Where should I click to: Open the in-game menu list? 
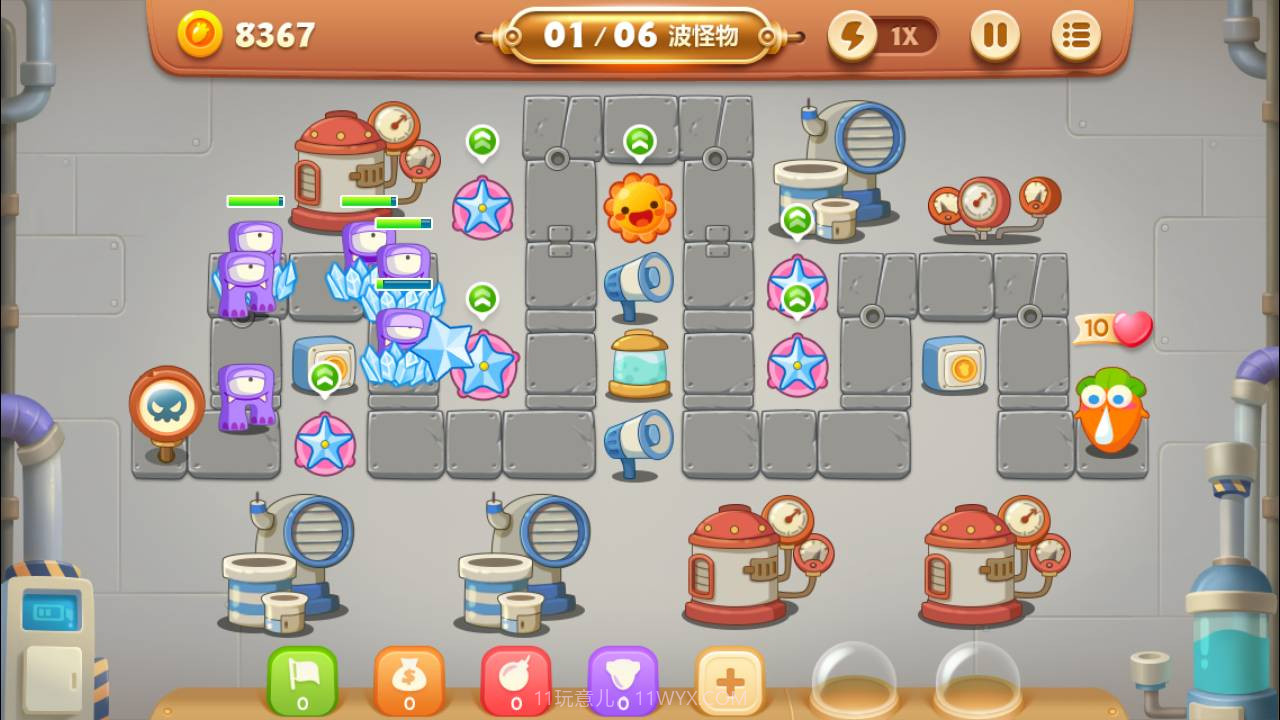(x=1075, y=36)
